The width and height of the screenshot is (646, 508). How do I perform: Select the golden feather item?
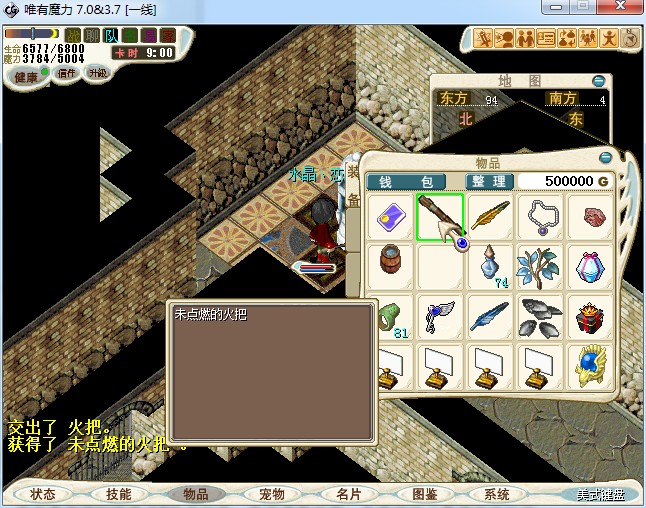pyautogui.click(x=490, y=217)
